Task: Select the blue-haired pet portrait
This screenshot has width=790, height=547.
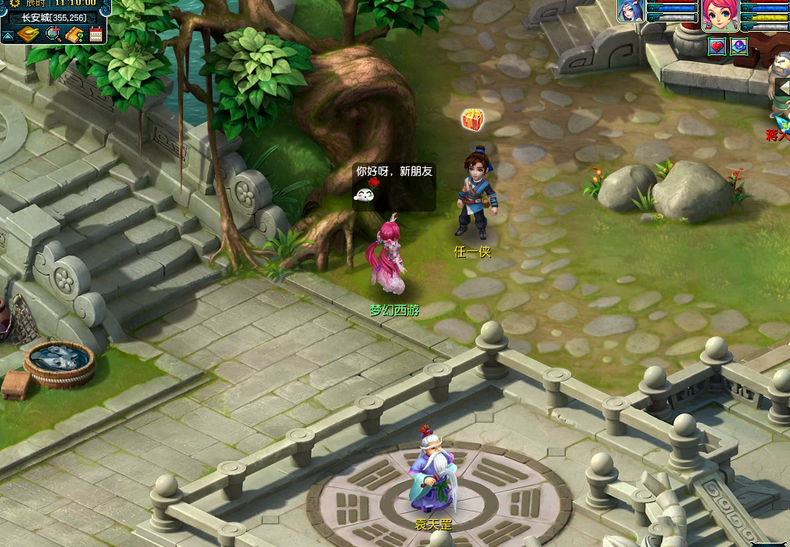Action: 631,11
